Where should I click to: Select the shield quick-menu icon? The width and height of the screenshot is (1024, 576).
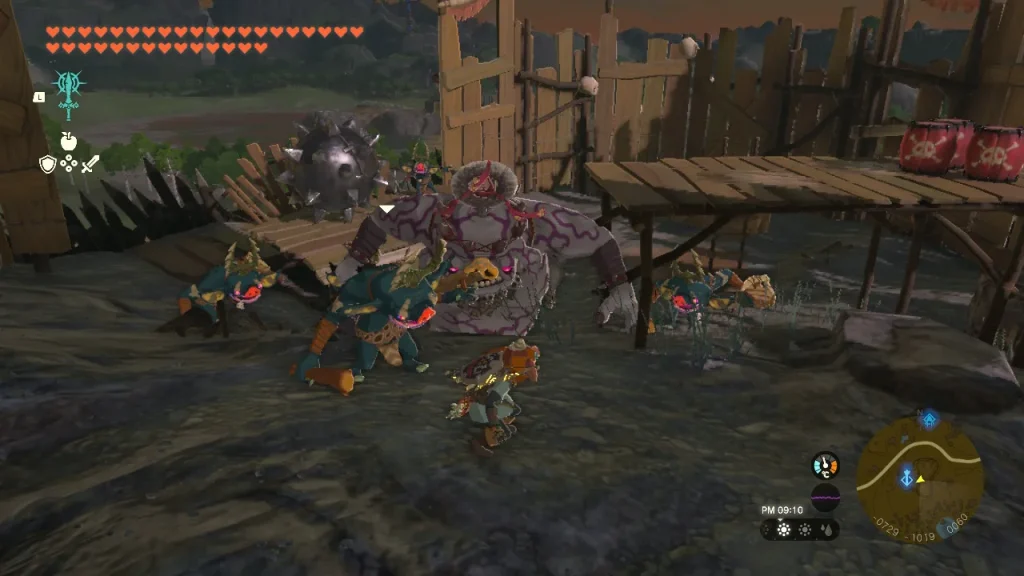(x=47, y=164)
